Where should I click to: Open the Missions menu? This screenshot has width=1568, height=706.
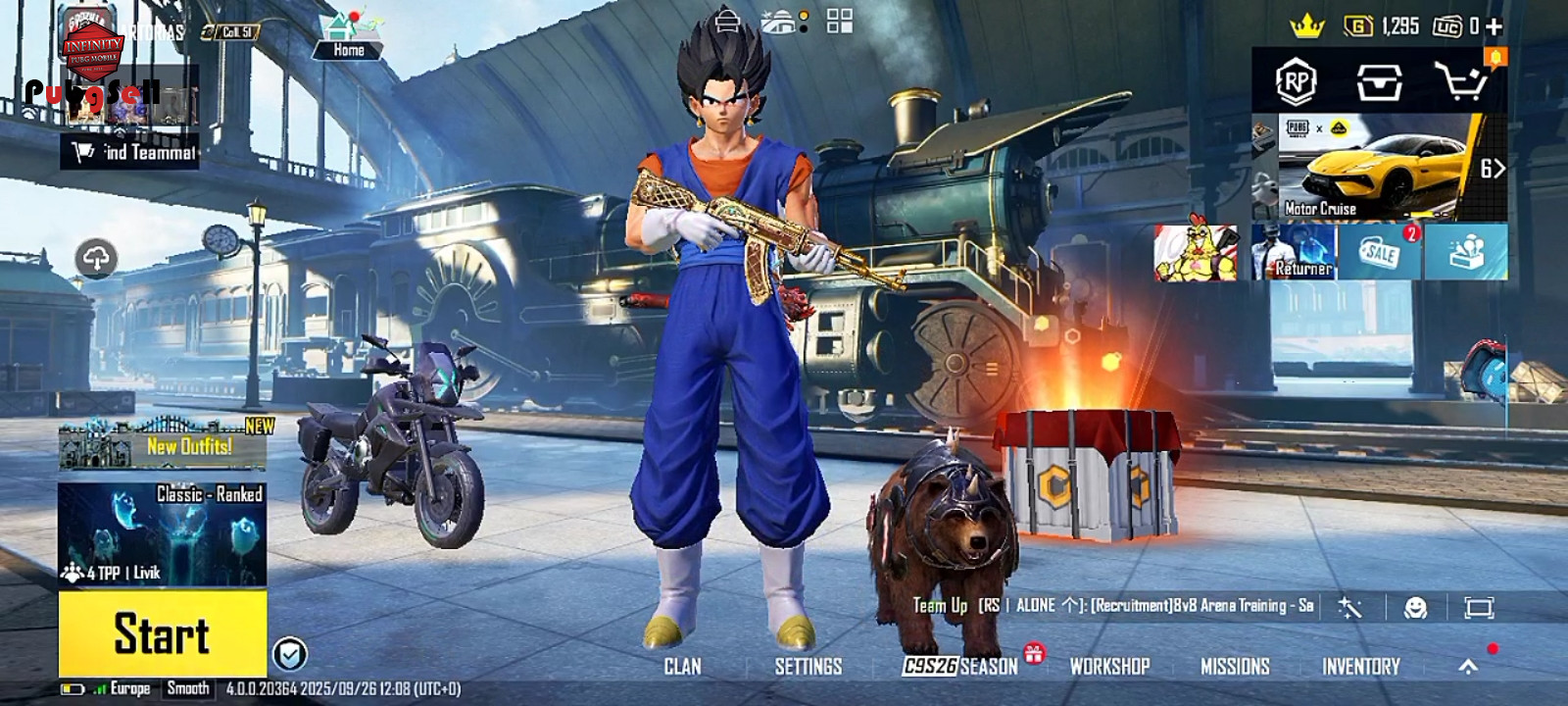coord(1235,667)
